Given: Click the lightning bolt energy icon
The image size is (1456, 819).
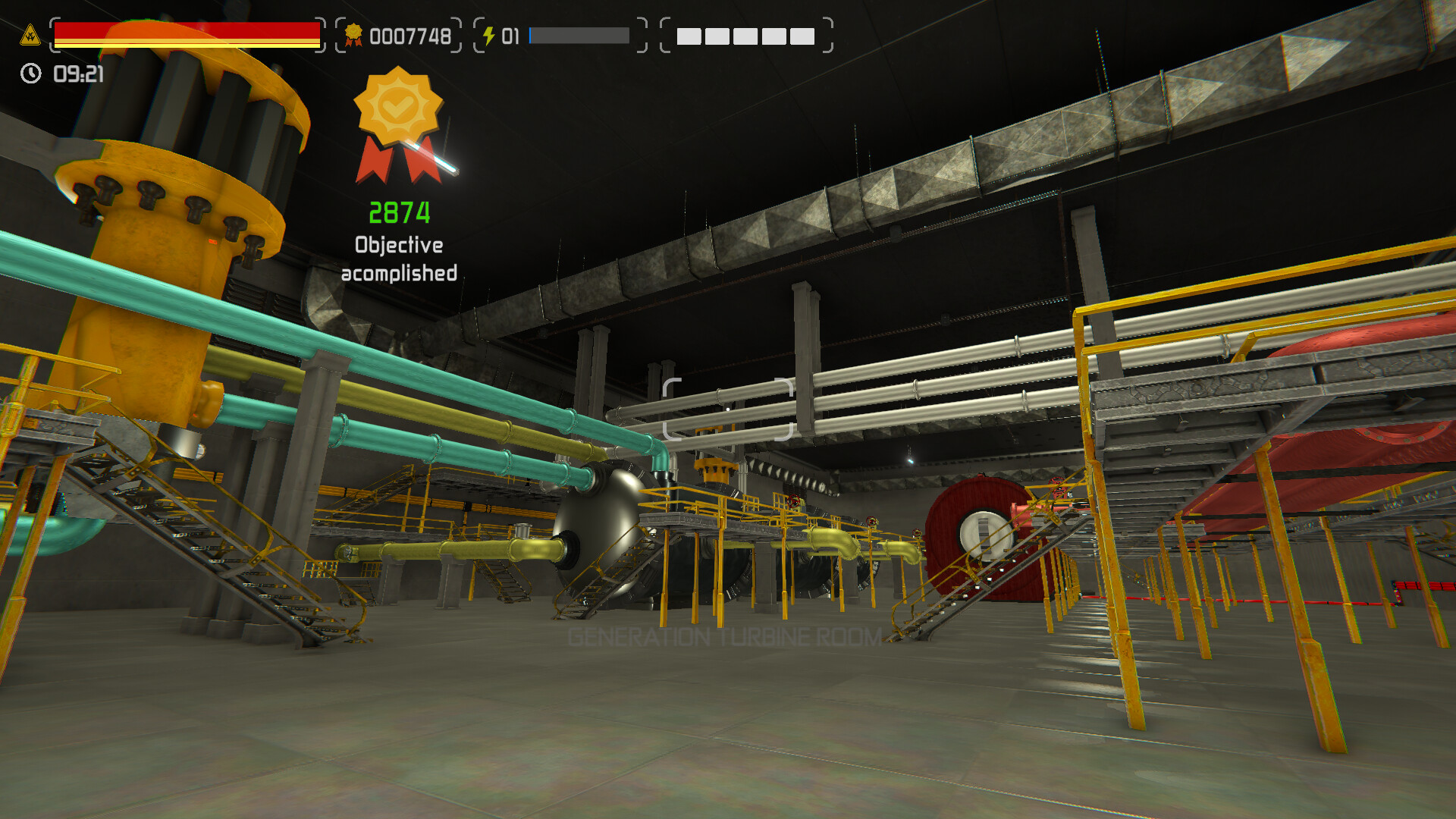Looking at the screenshot, I should click(489, 33).
